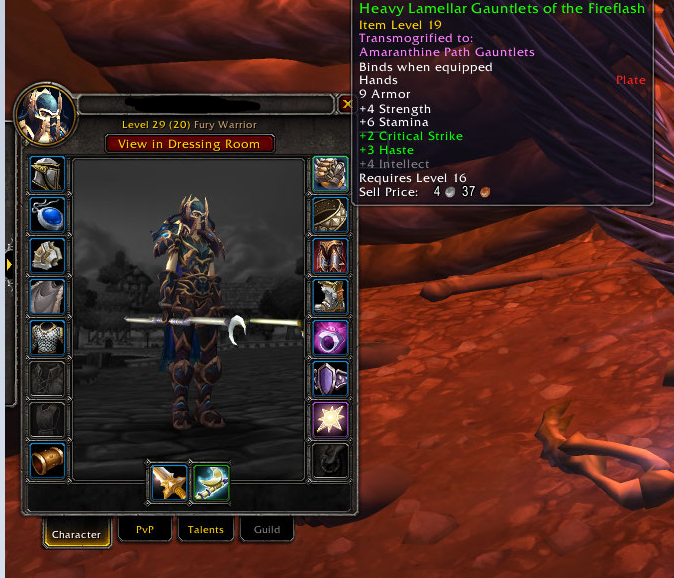Select the Character tab
Image resolution: width=674 pixels, height=578 pixels.
click(76, 533)
